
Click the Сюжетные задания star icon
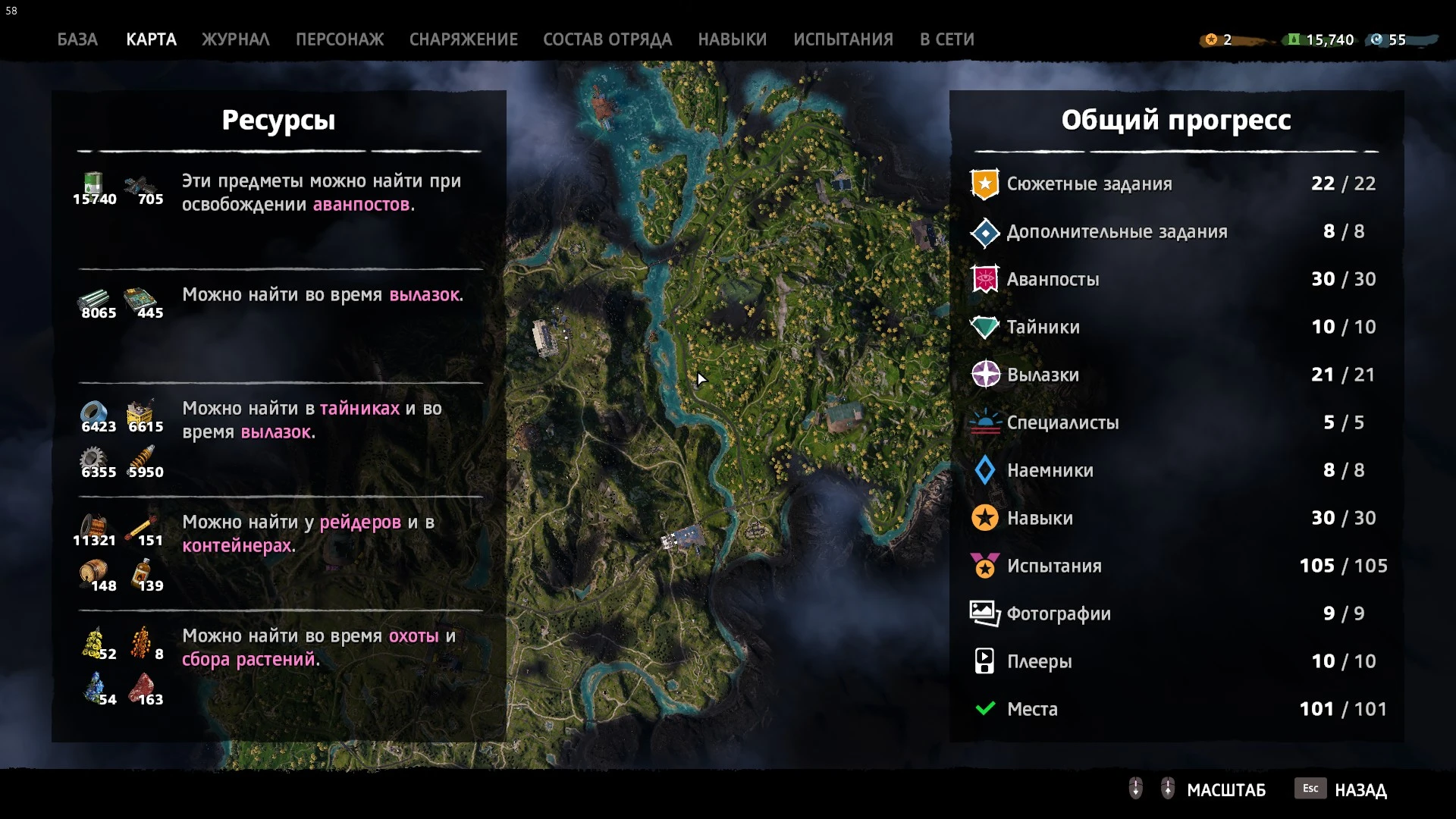click(985, 183)
